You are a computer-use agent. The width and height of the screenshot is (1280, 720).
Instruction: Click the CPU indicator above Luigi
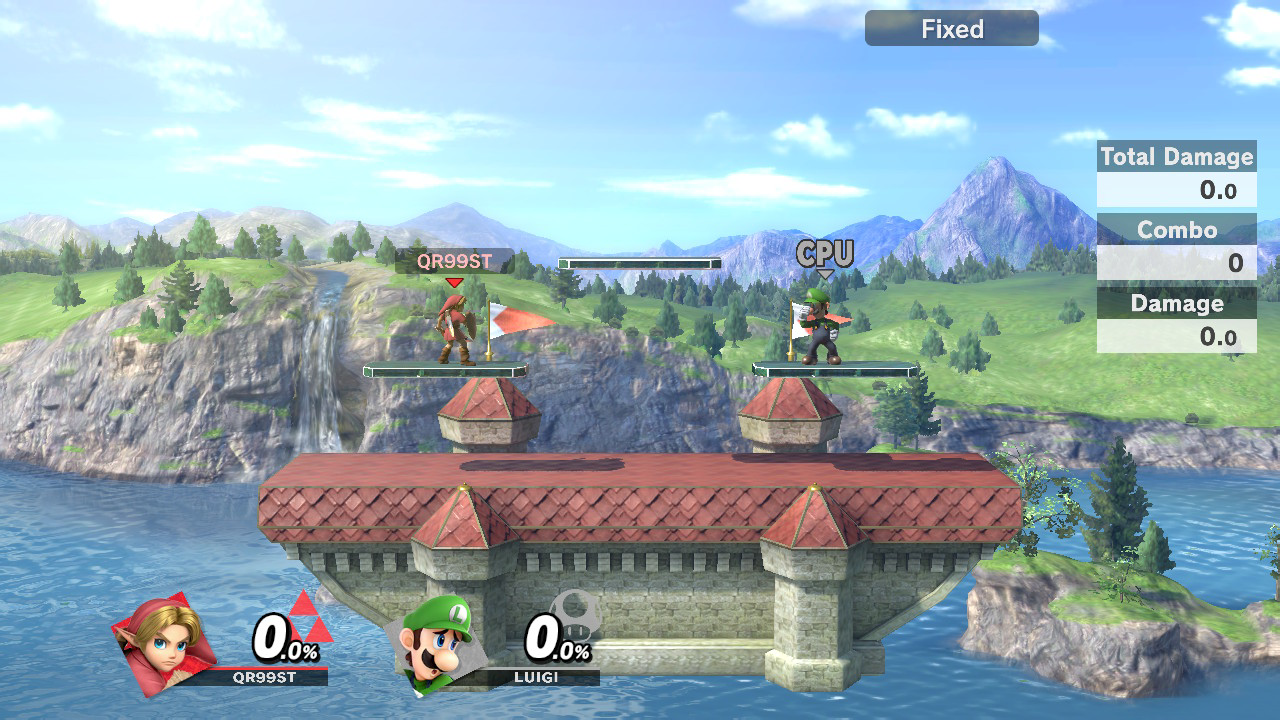pyautogui.click(x=824, y=253)
